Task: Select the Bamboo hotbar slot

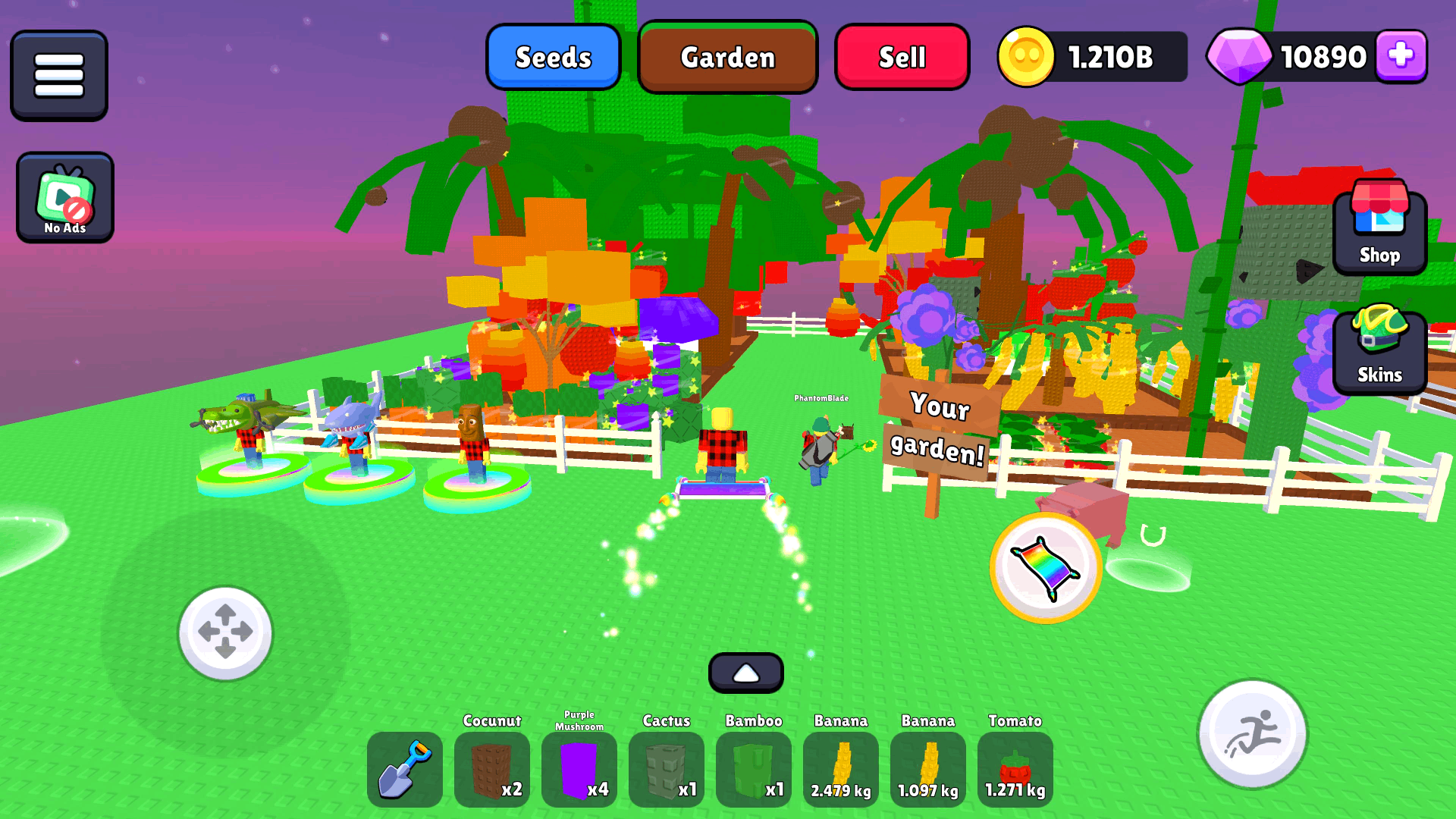Action: pyautogui.click(x=754, y=768)
